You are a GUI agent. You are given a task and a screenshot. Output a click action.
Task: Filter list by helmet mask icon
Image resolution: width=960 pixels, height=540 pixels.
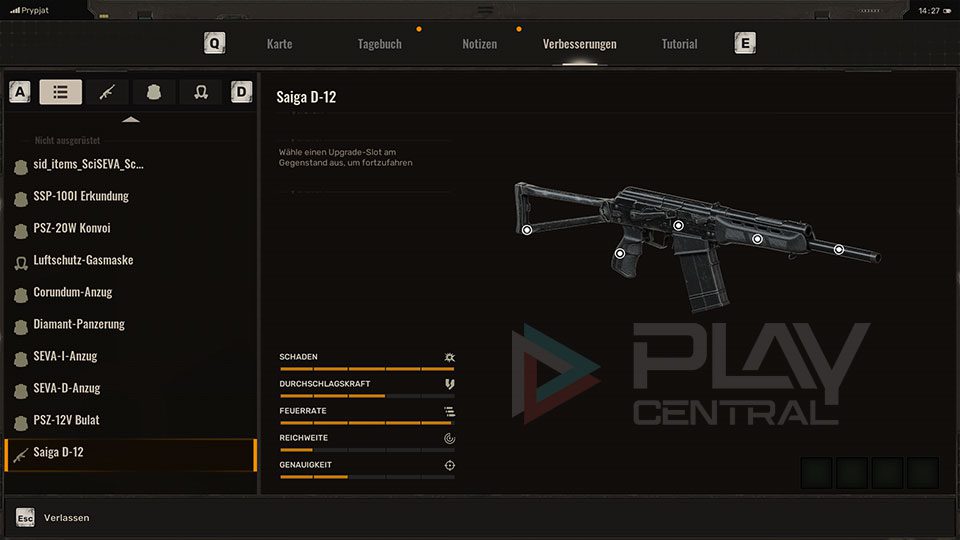click(200, 92)
